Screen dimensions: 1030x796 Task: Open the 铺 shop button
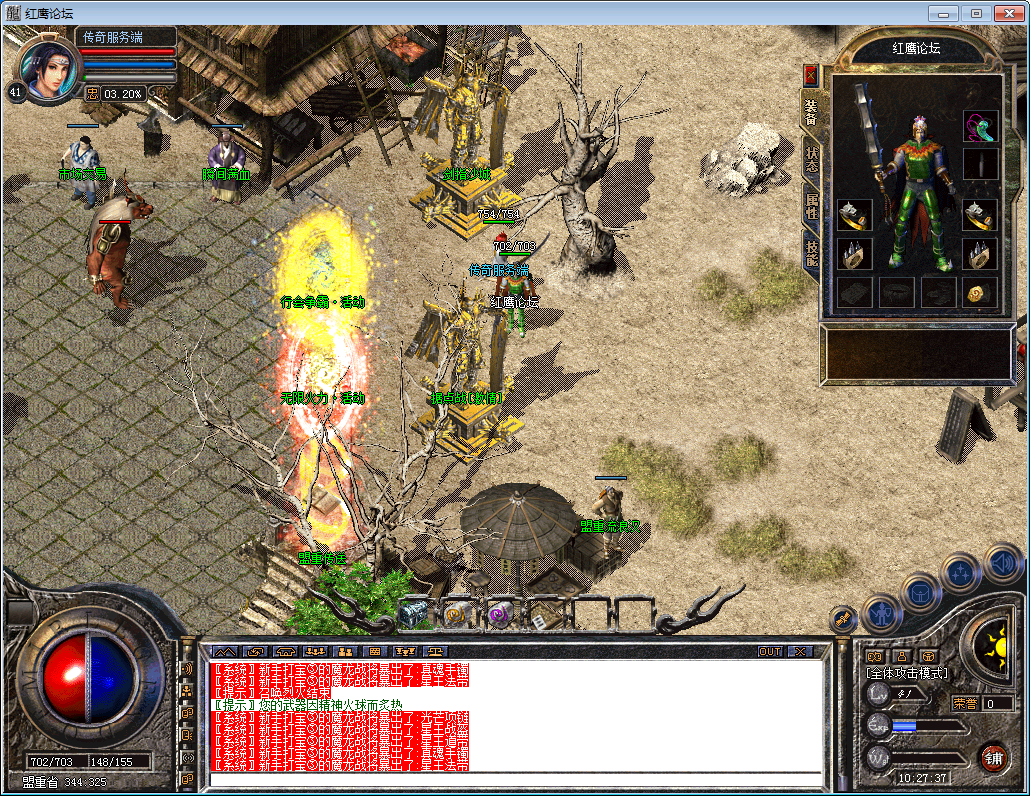tap(993, 757)
